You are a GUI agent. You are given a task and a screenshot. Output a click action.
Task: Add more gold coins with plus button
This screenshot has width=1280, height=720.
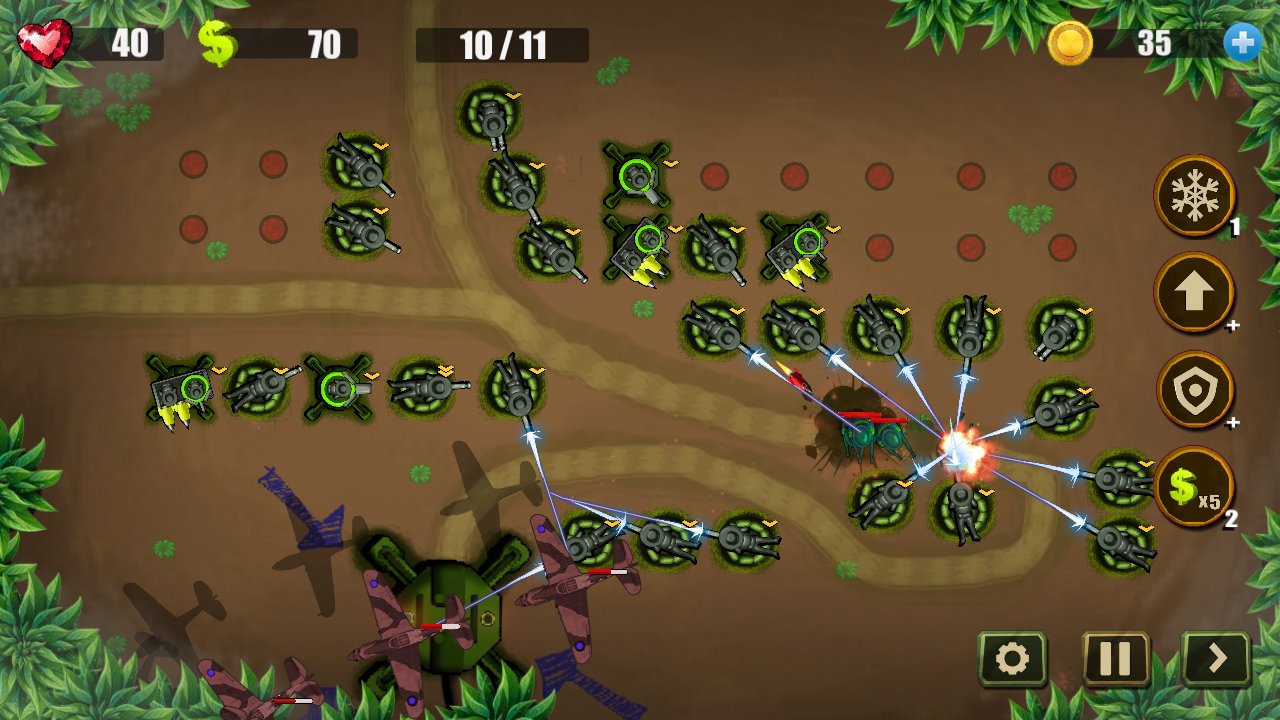click(x=1242, y=43)
